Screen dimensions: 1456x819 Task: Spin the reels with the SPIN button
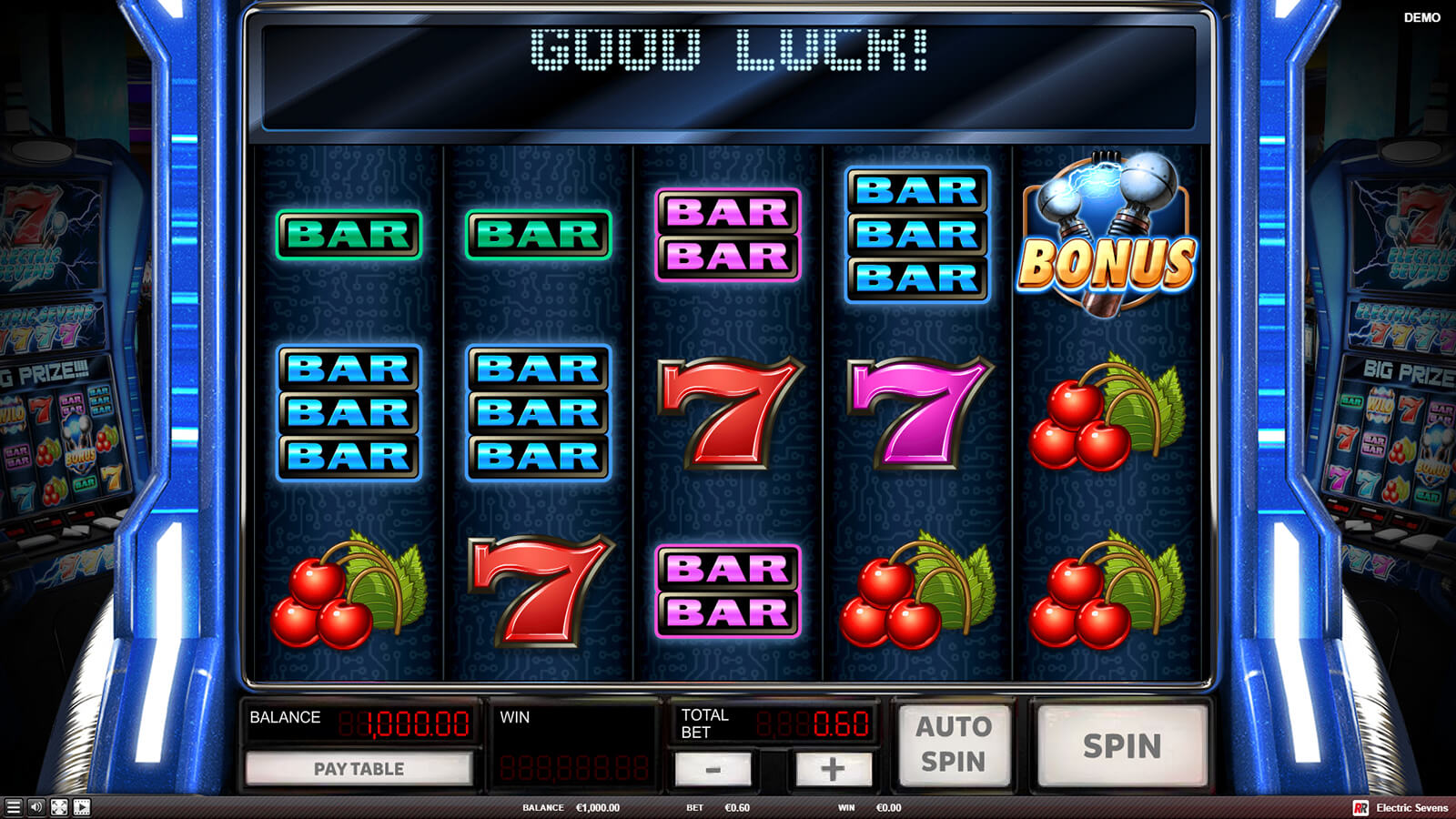1121,746
